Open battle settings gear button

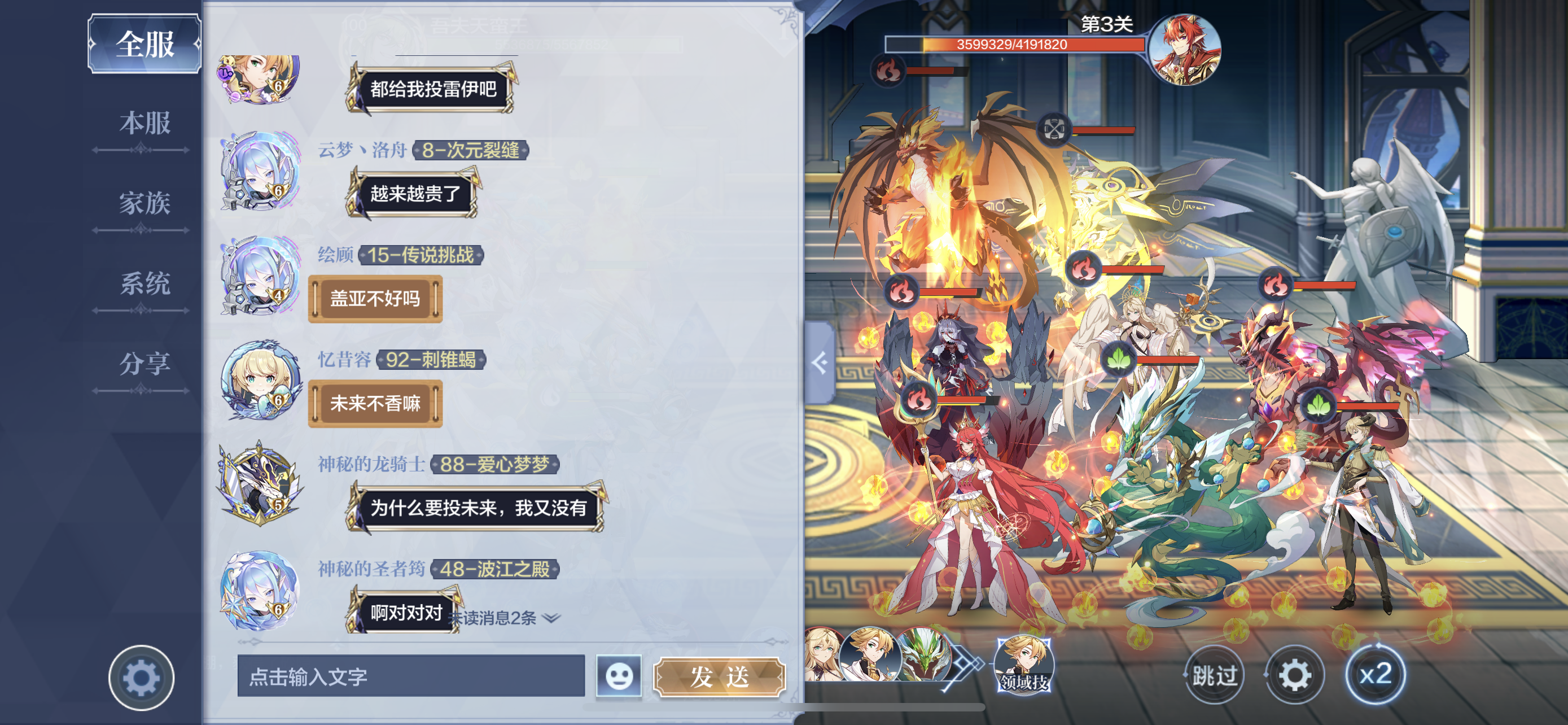point(1295,675)
